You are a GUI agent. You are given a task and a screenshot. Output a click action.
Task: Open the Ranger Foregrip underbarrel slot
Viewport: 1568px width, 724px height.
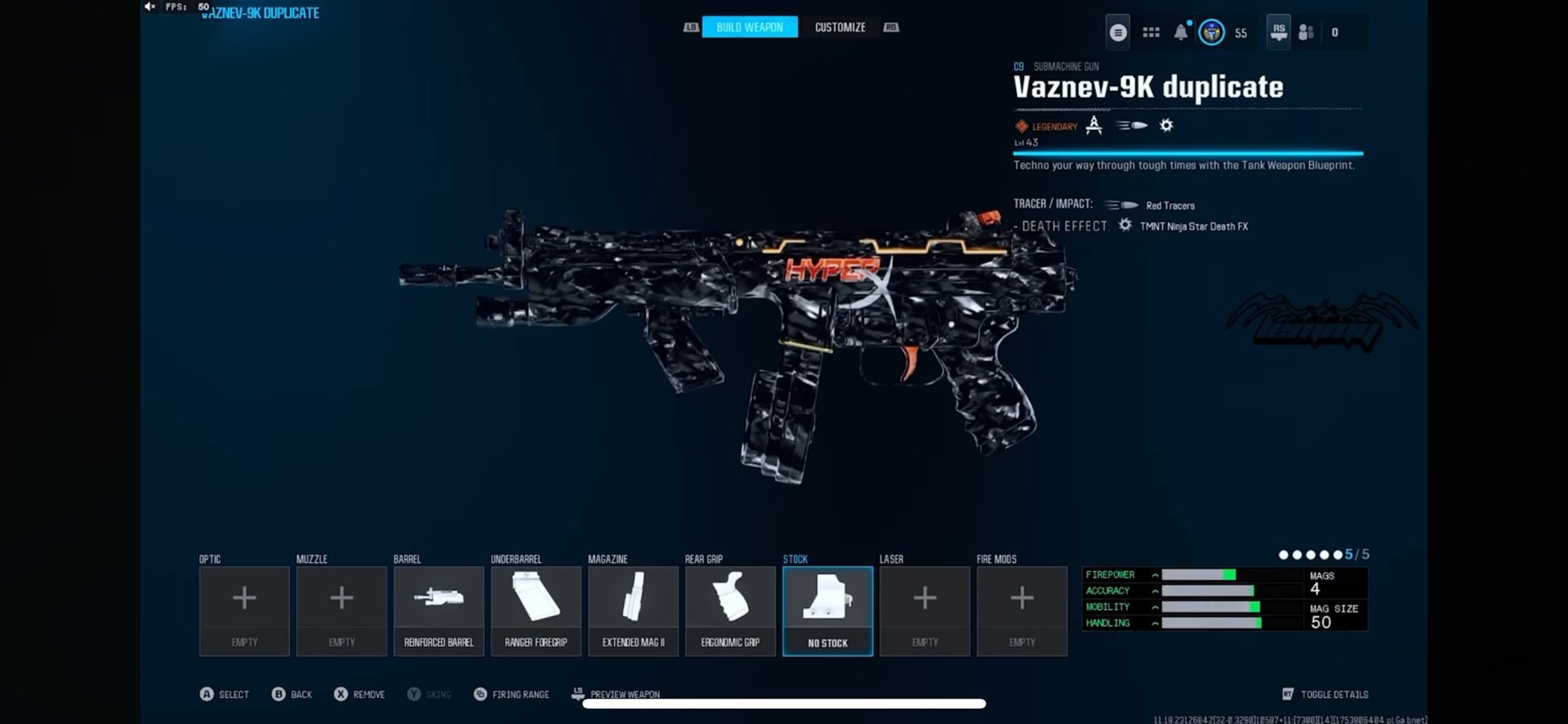tap(536, 610)
